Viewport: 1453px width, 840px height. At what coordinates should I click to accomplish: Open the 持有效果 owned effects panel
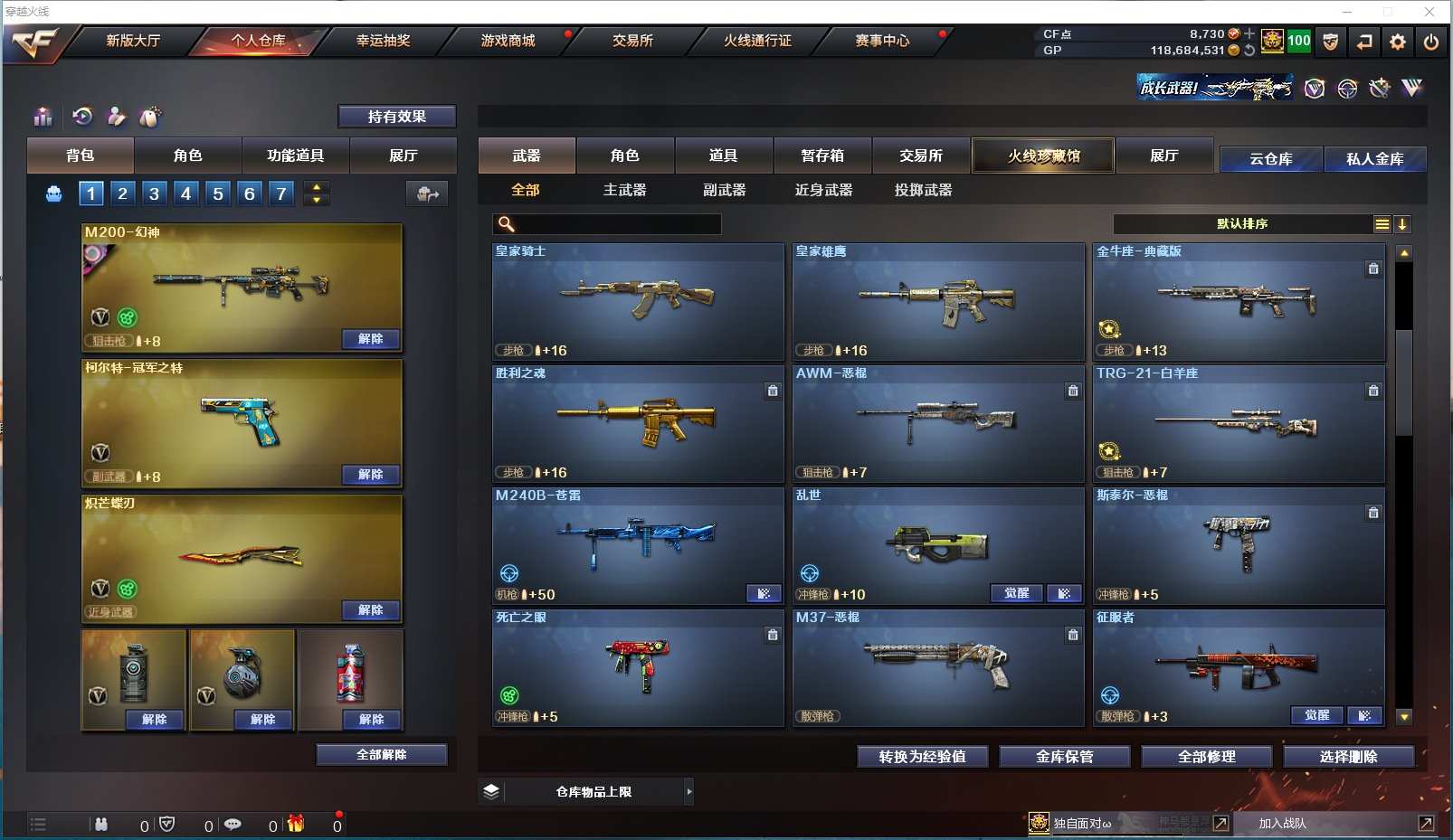(x=396, y=117)
